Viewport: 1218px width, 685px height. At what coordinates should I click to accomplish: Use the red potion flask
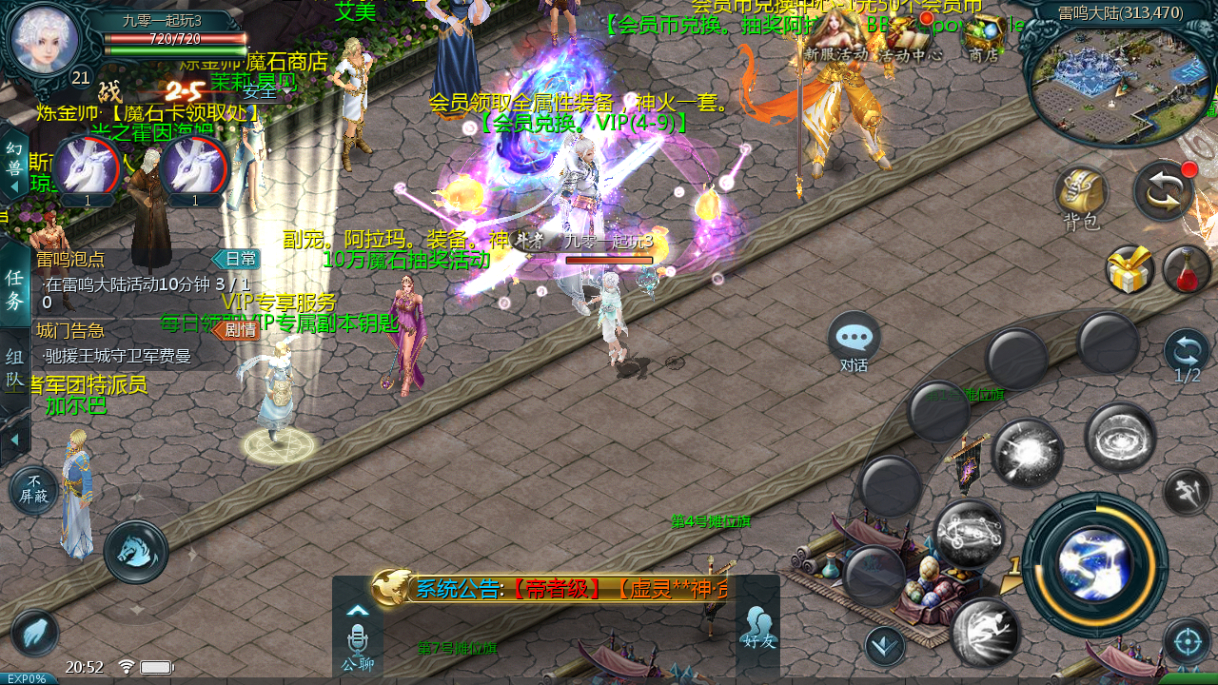[1186, 270]
